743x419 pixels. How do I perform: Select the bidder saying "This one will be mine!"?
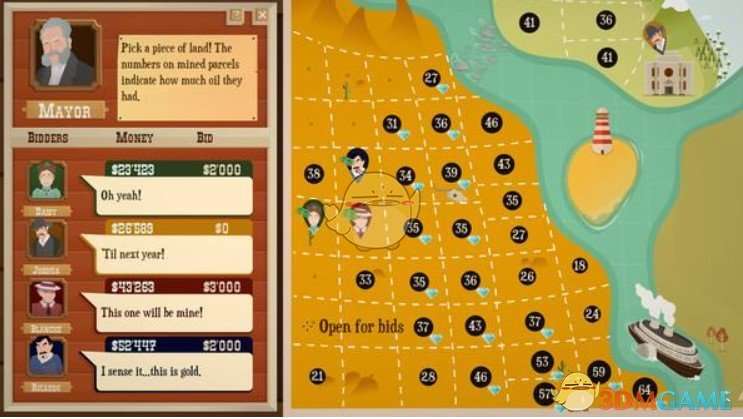(x=47, y=300)
